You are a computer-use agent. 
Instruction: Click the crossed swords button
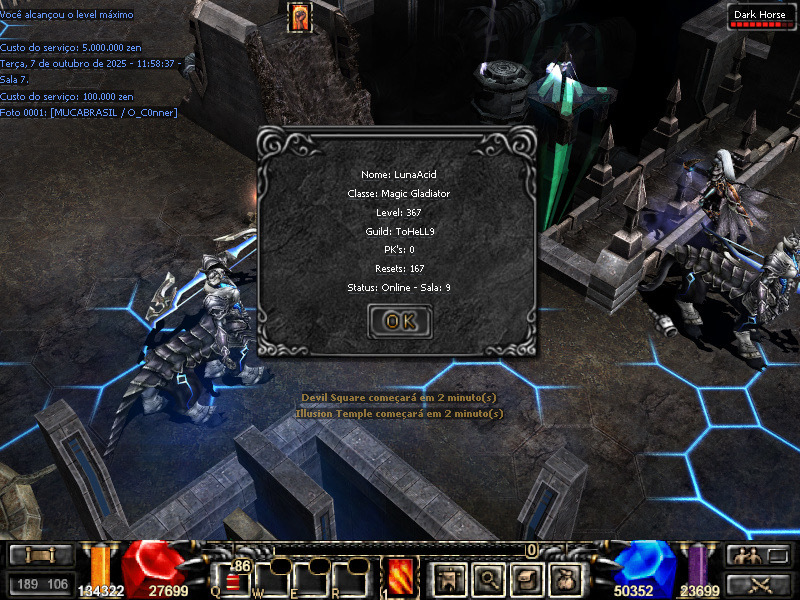(x=759, y=584)
